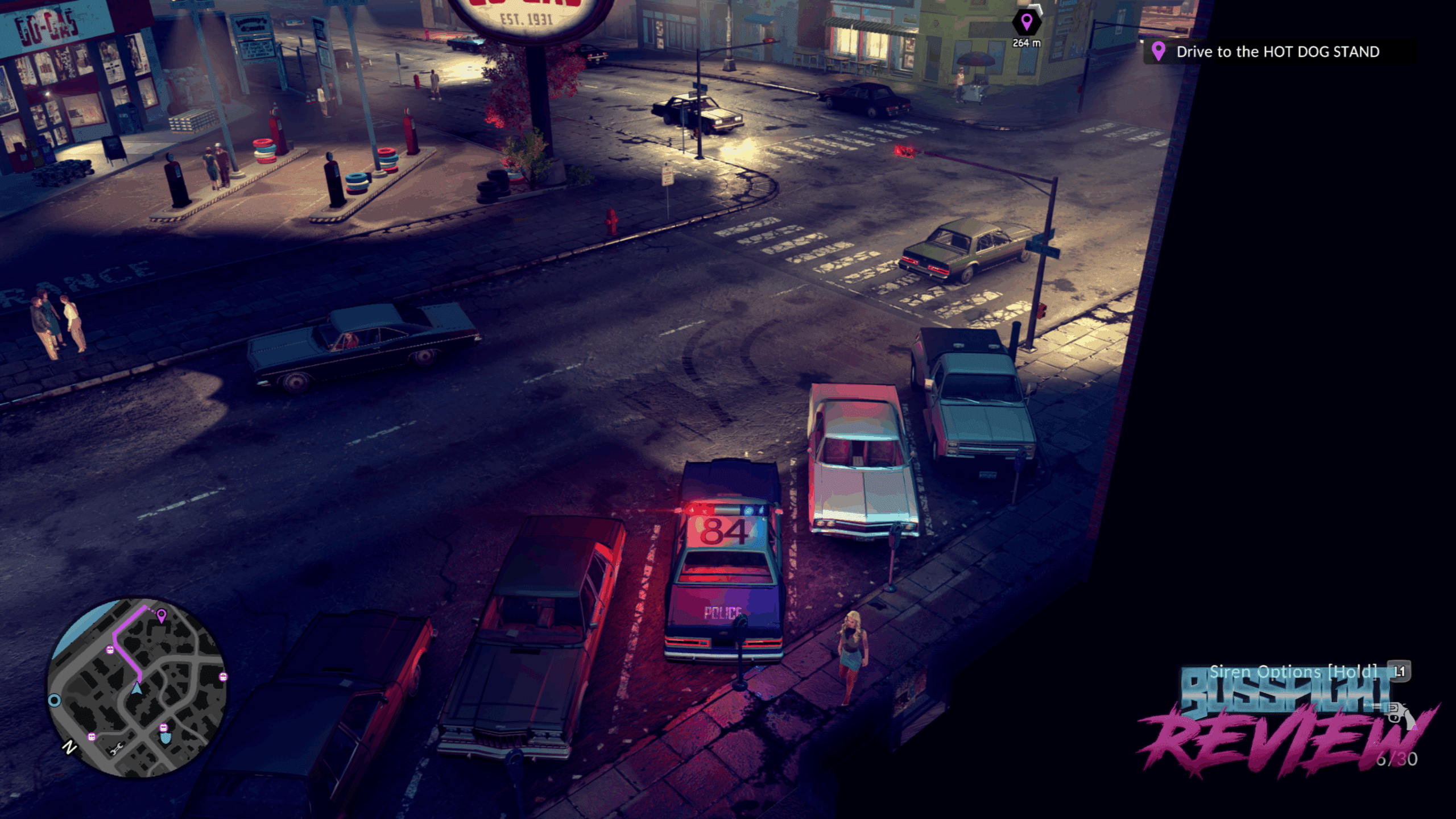Click the blue shield icon on the minimap
The image size is (1456, 819).
166,738
